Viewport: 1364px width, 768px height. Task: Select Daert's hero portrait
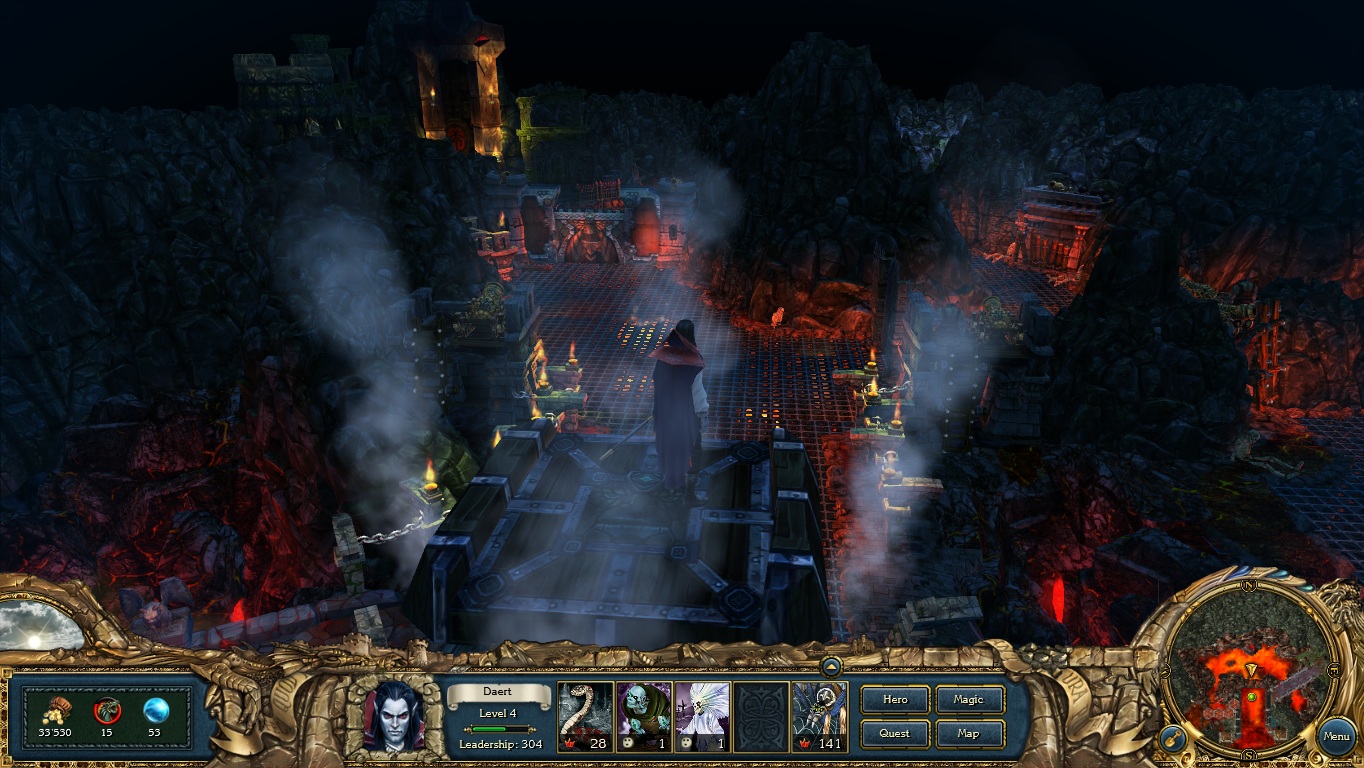(393, 716)
